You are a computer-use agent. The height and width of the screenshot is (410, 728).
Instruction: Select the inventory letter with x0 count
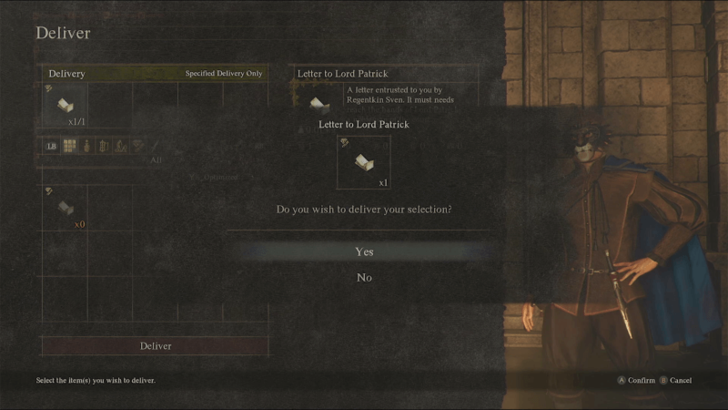click(64, 207)
